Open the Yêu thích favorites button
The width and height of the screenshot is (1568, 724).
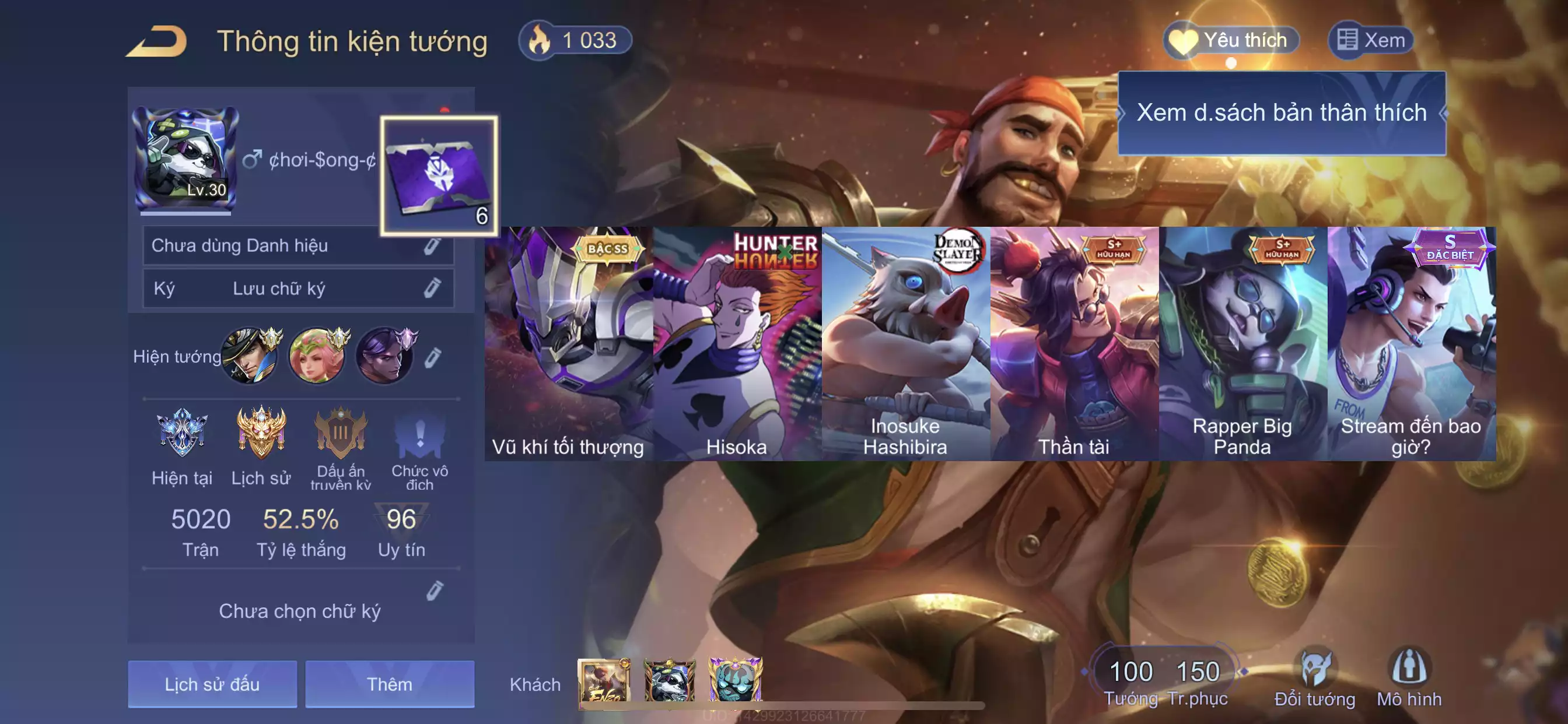1231,41
